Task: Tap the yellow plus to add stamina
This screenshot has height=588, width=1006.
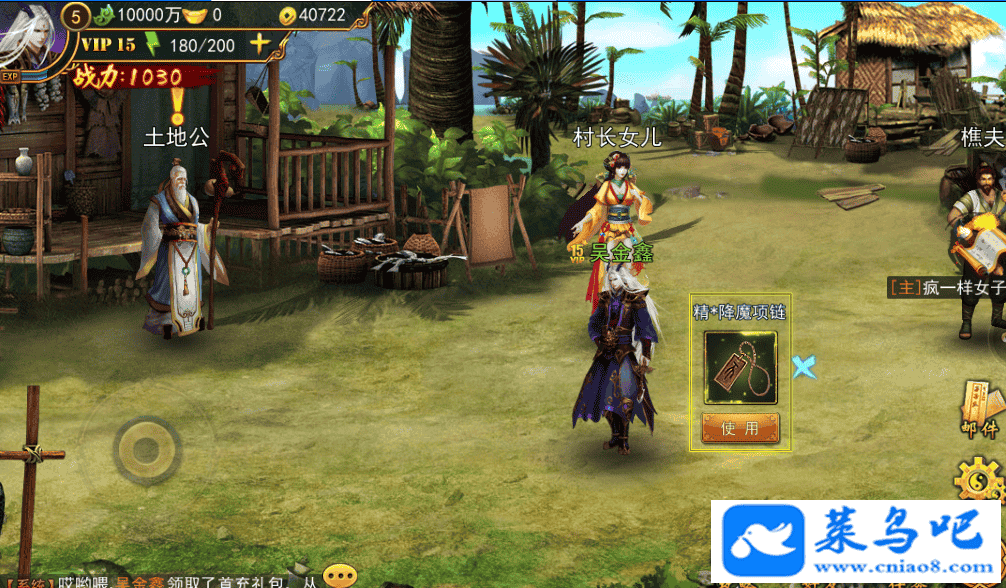Action: [259, 44]
